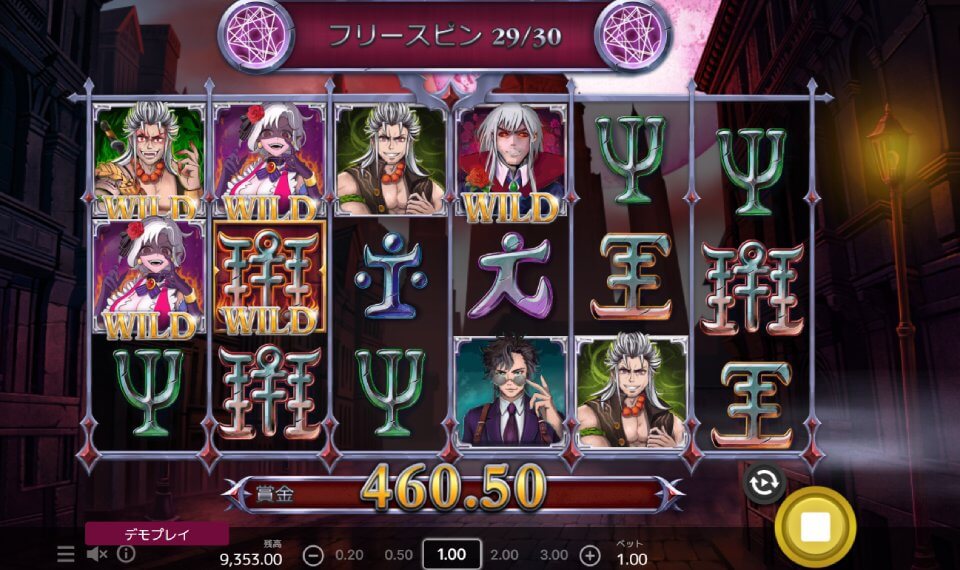Pick the 3.00 bet amount
Image resolution: width=960 pixels, height=570 pixels.
pos(553,555)
